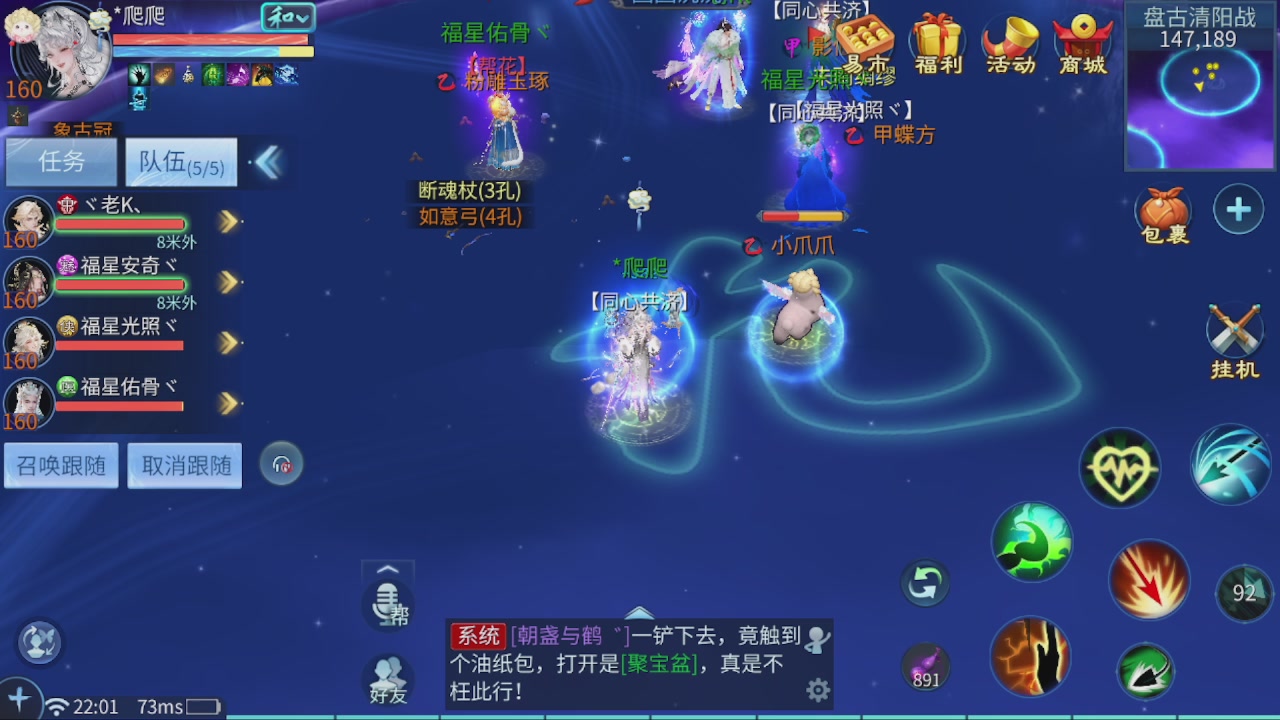
Task: Open the 和 attack mode dropdown
Action: [290, 17]
